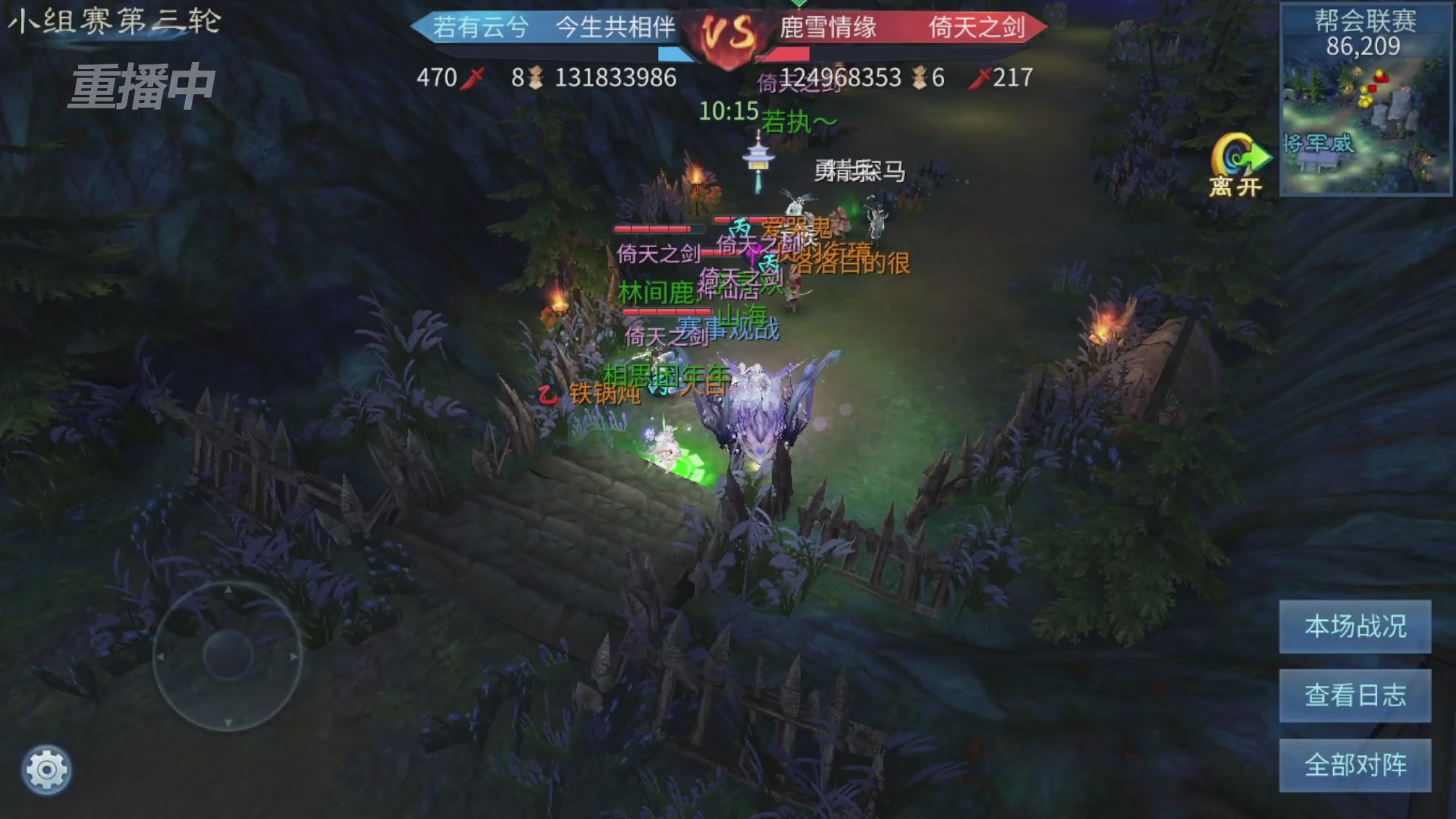Open the 全部对阵 all matchups list

(x=1354, y=765)
